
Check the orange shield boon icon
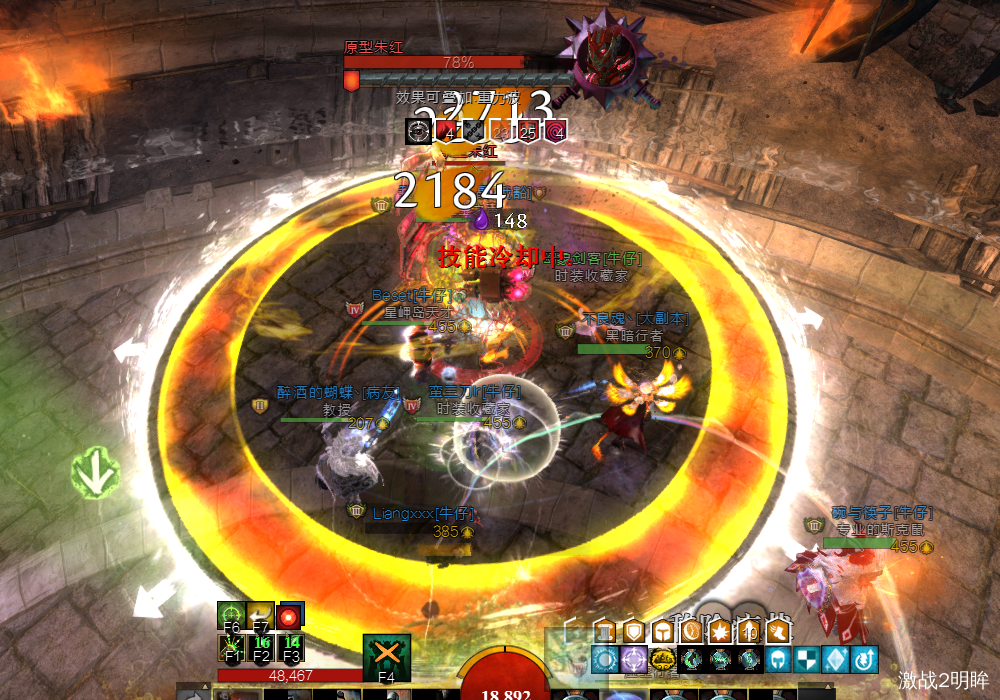(x=633, y=632)
